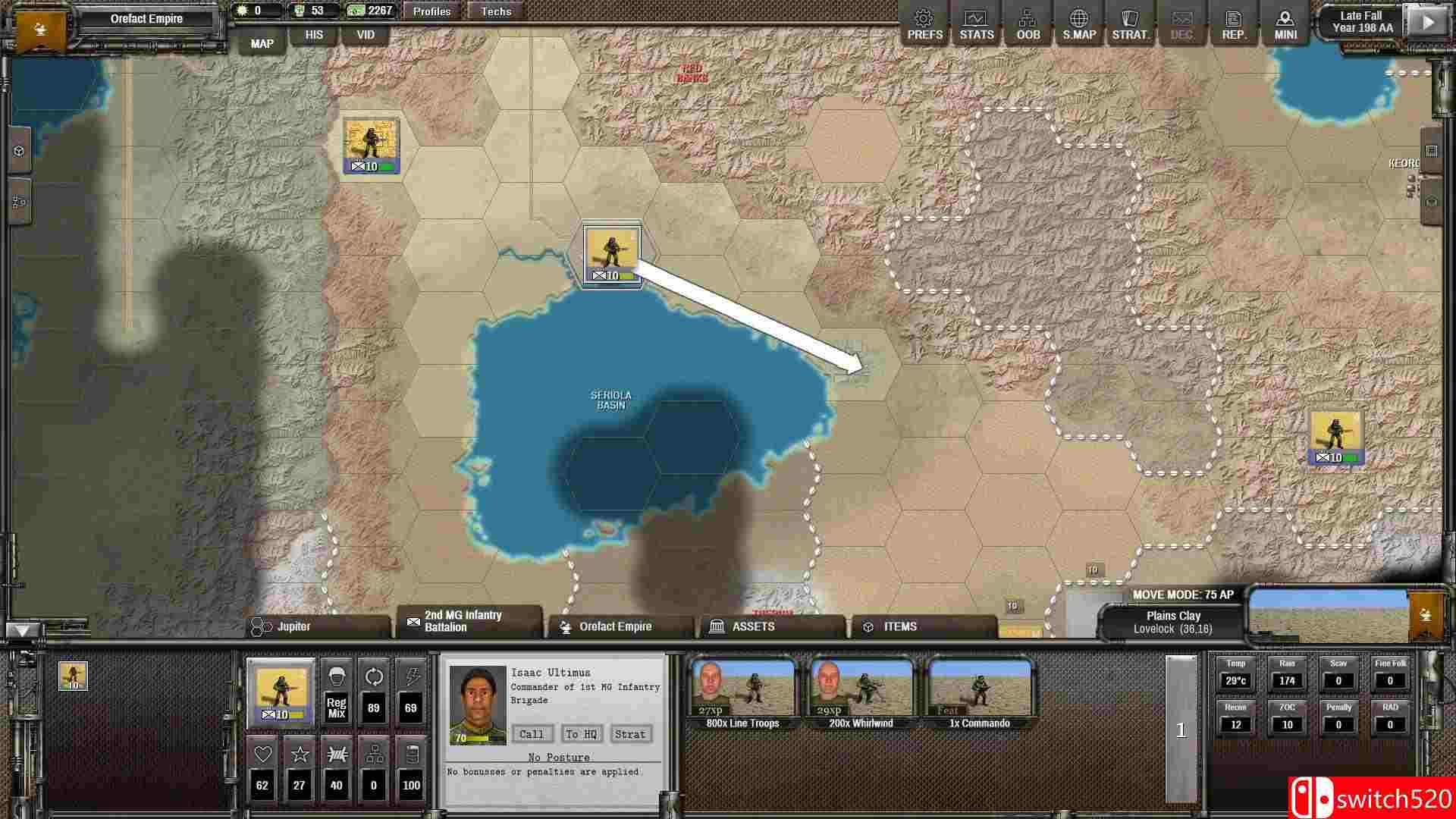Click the Call button for Isaac Ultimus
1456x819 pixels.
pyautogui.click(x=532, y=733)
